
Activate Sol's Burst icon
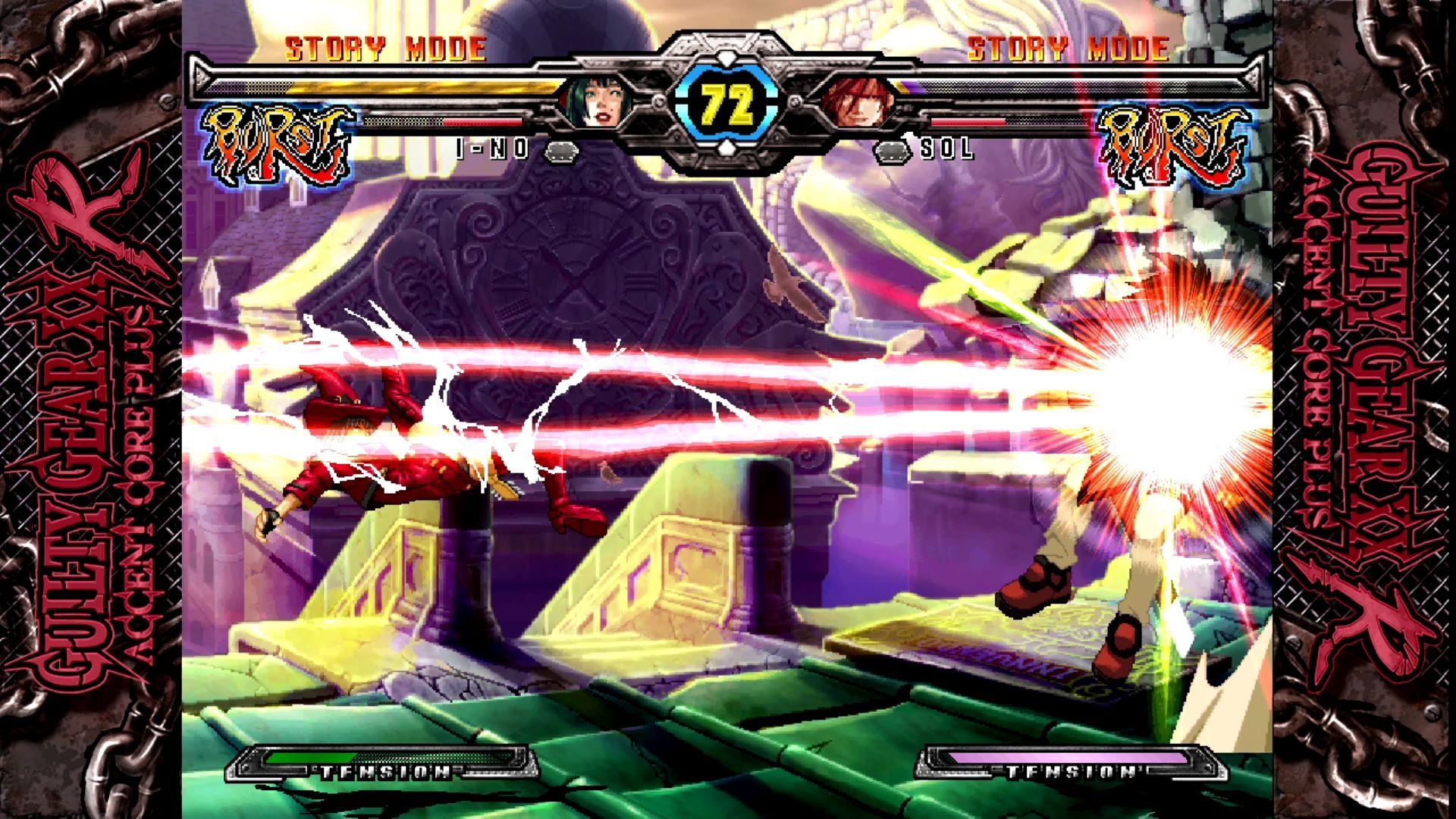point(1174,146)
